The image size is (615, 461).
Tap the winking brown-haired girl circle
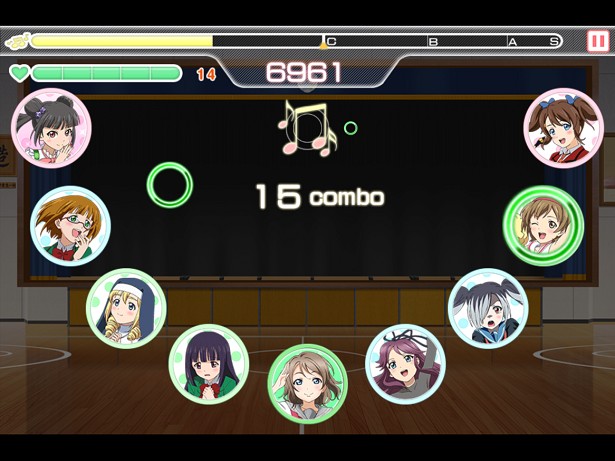[543, 225]
